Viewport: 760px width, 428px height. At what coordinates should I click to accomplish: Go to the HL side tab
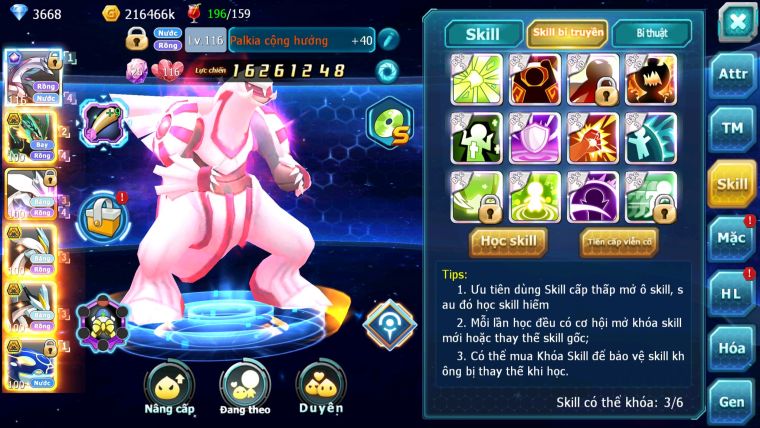[732, 293]
